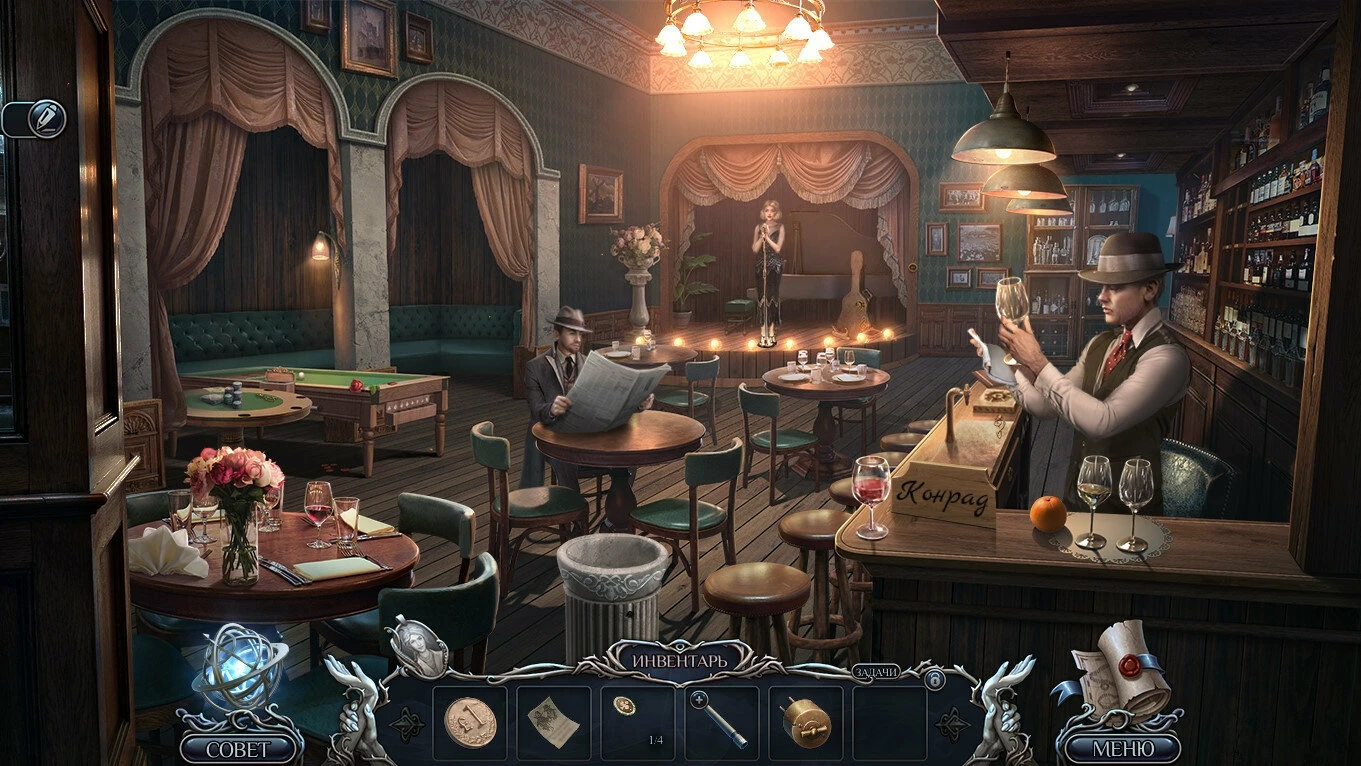
Task: Open the МЕНЮ button
Action: (1122, 748)
